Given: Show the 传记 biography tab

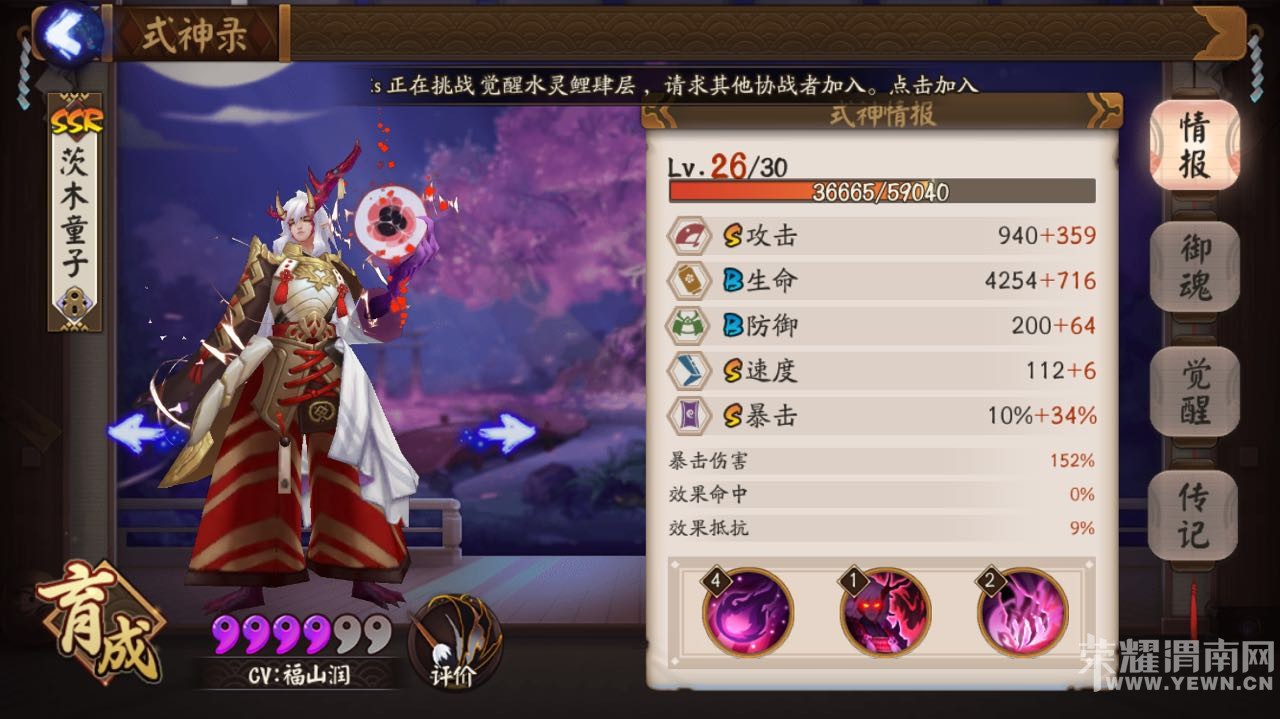Looking at the screenshot, I should [1194, 514].
